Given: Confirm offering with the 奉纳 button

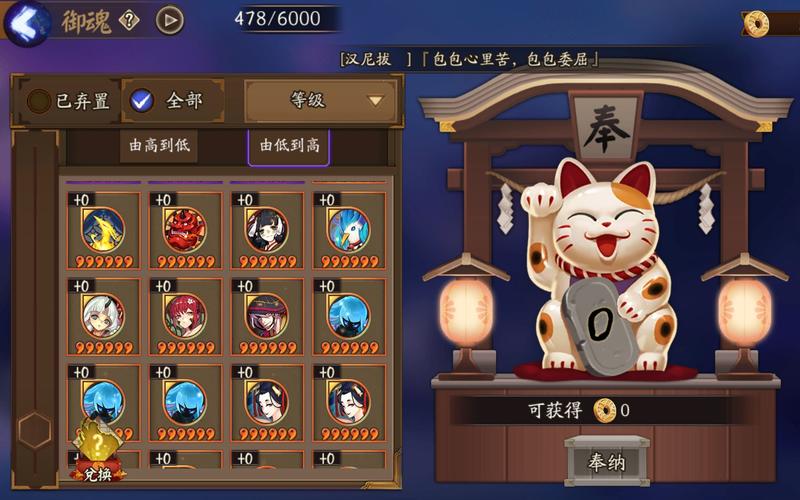Looking at the screenshot, I should (606, 462).
